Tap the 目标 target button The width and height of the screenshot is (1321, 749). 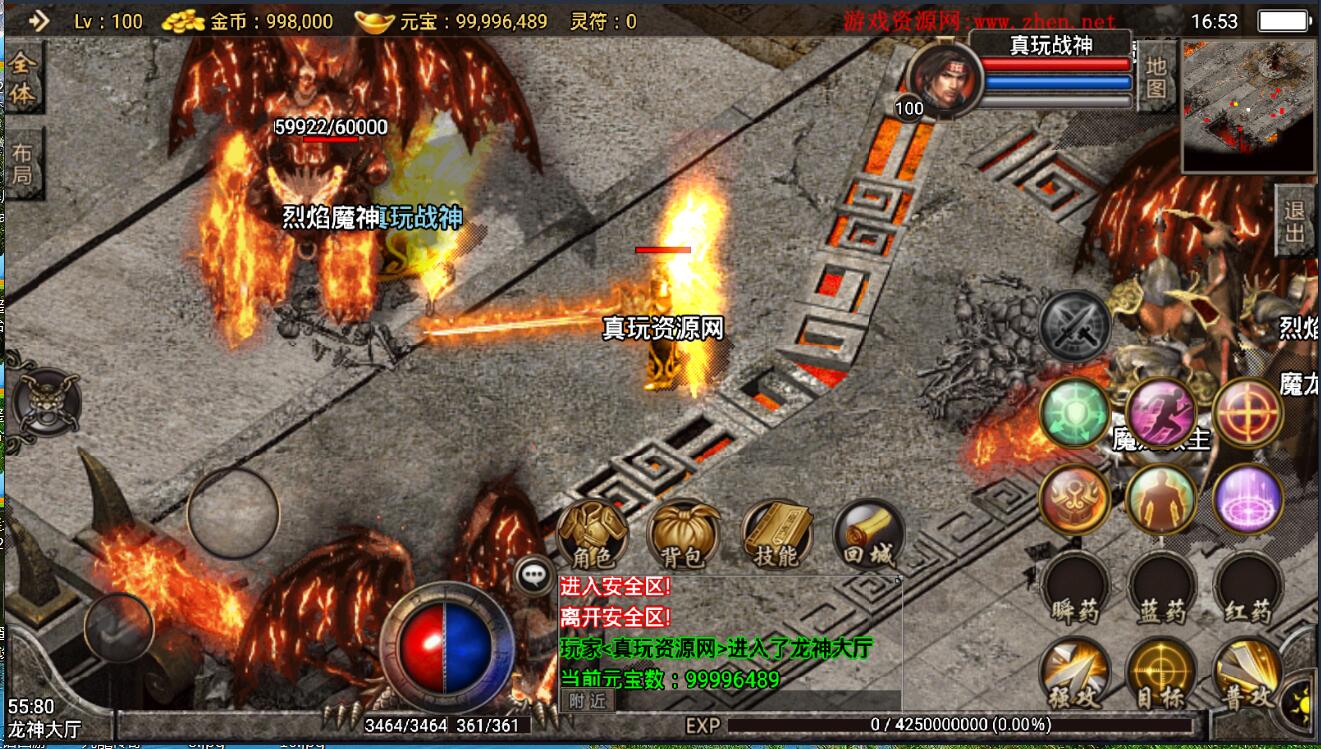(1160, 675)
